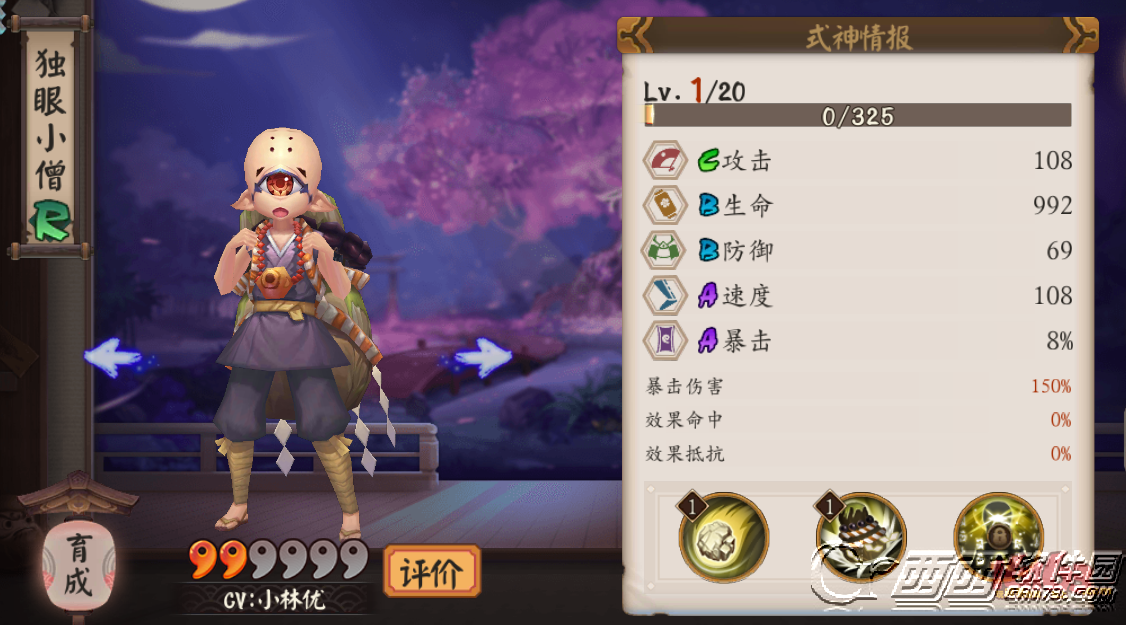Tap the 评价 review button
Image resolution: width=1126 pixels, height=625 pixels.
pos(431,573)
